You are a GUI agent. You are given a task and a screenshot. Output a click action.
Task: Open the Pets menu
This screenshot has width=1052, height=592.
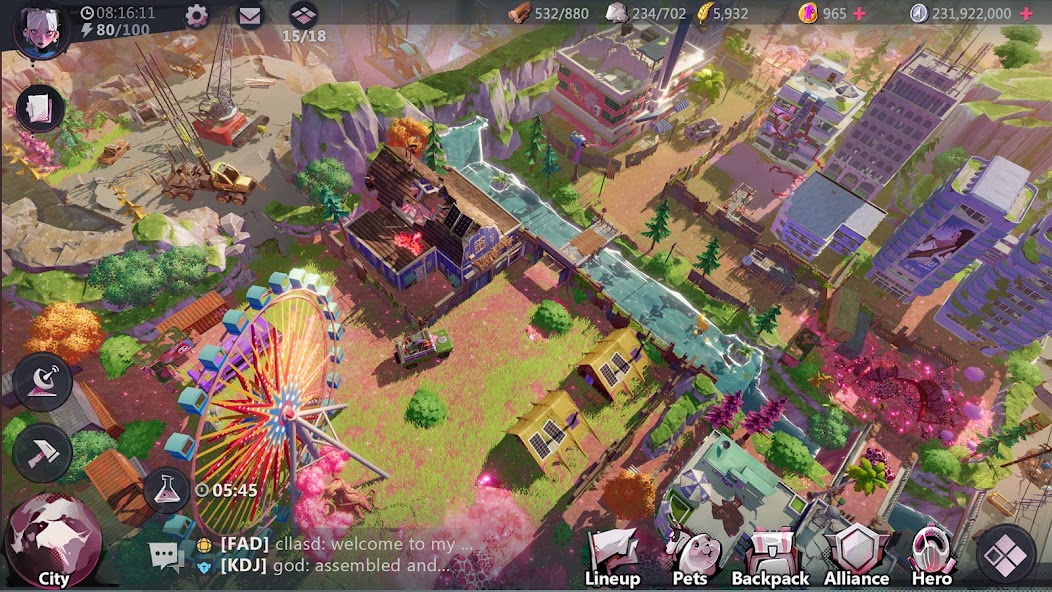689,557
